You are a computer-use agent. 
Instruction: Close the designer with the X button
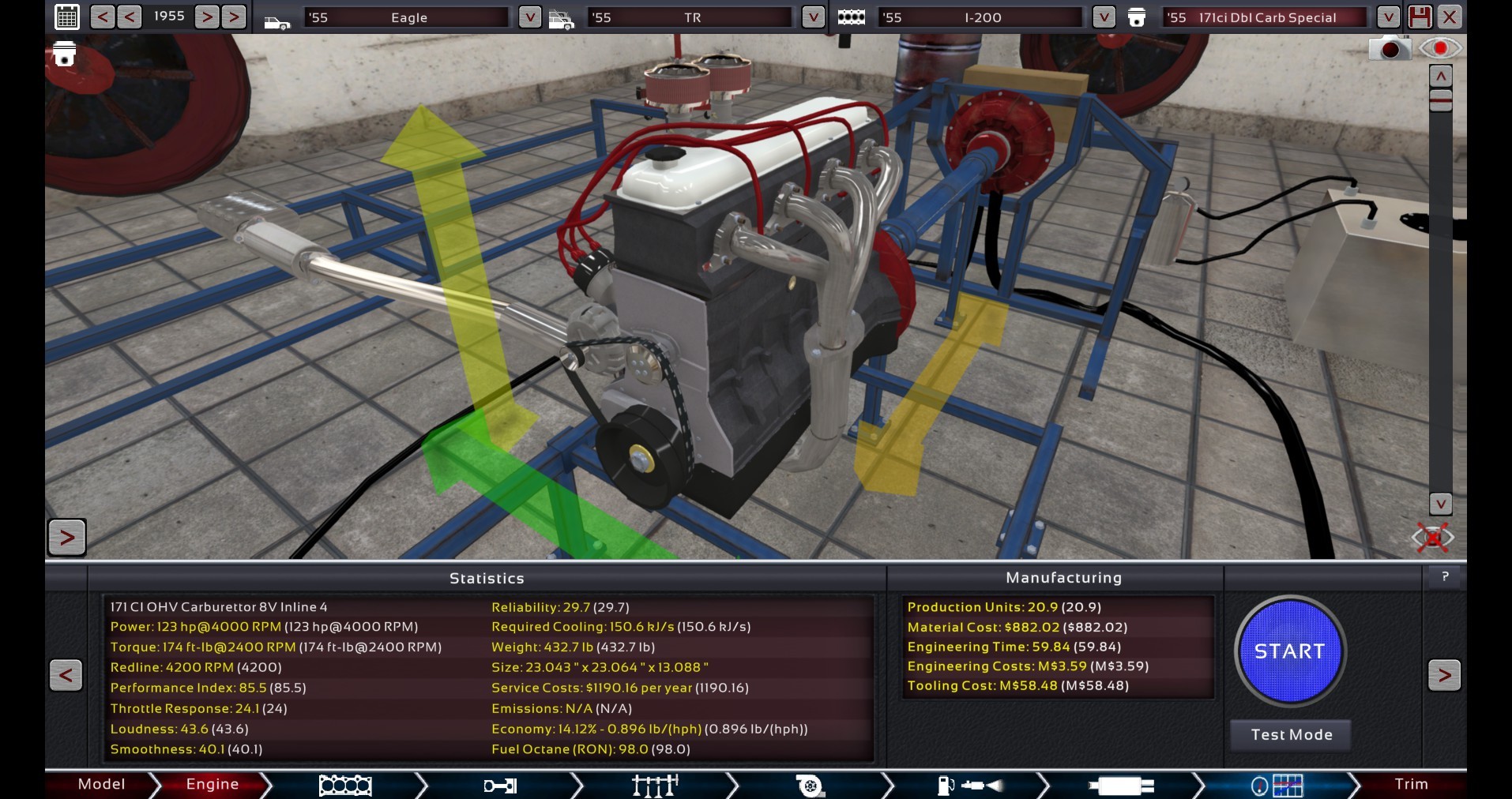tap(1450, 17)
